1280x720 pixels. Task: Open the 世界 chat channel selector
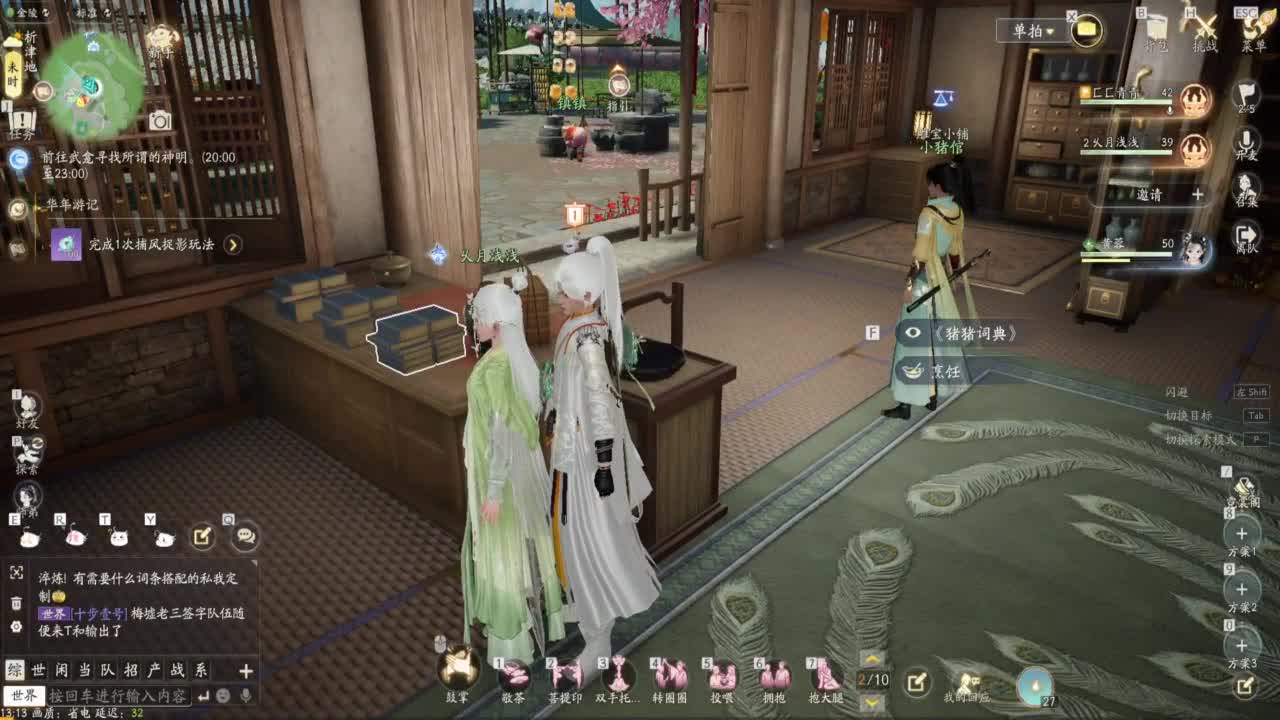click(25, 695)
